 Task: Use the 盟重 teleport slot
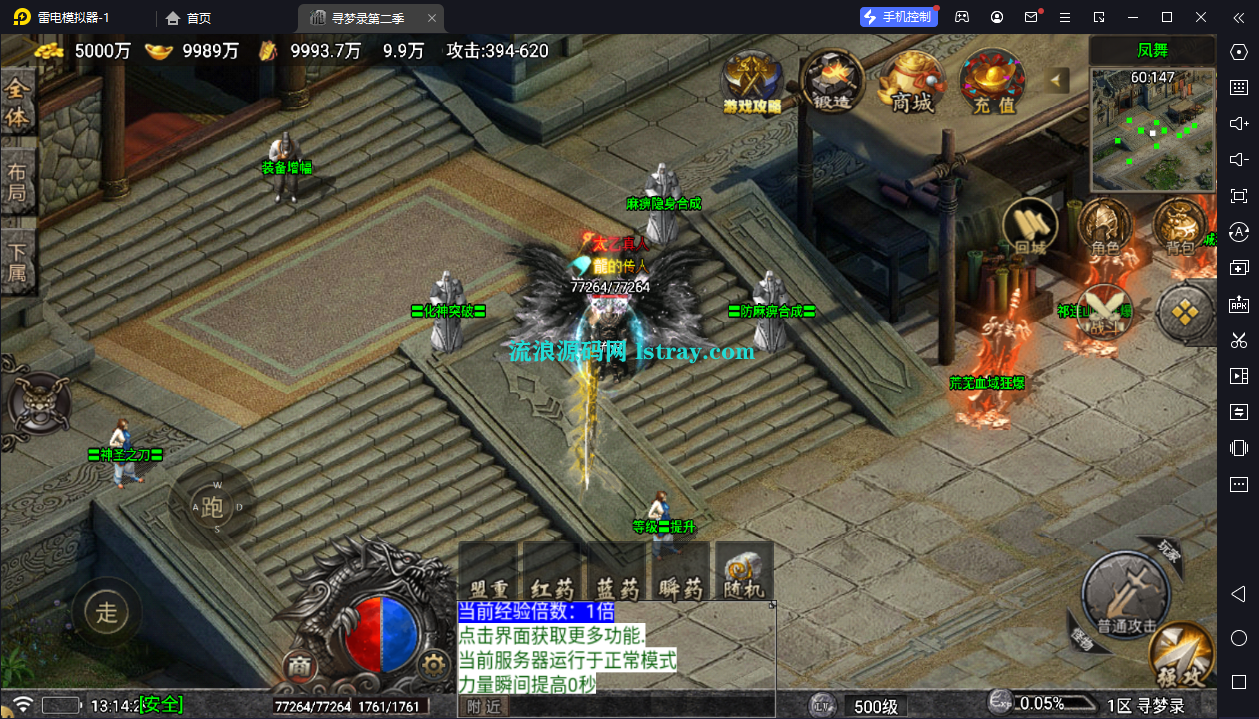488,573
